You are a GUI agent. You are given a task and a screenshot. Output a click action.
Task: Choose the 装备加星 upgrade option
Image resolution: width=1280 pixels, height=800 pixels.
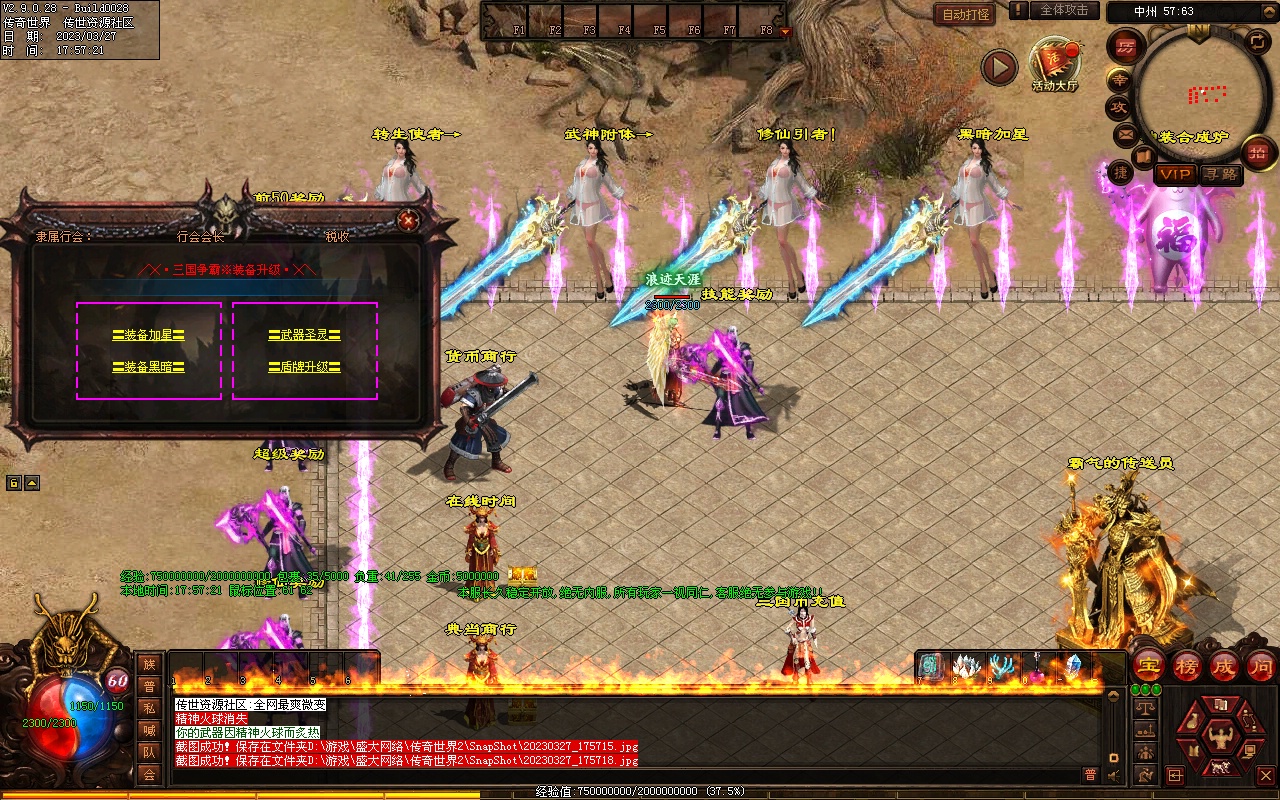pyautogui.click(x=148, y=335)
